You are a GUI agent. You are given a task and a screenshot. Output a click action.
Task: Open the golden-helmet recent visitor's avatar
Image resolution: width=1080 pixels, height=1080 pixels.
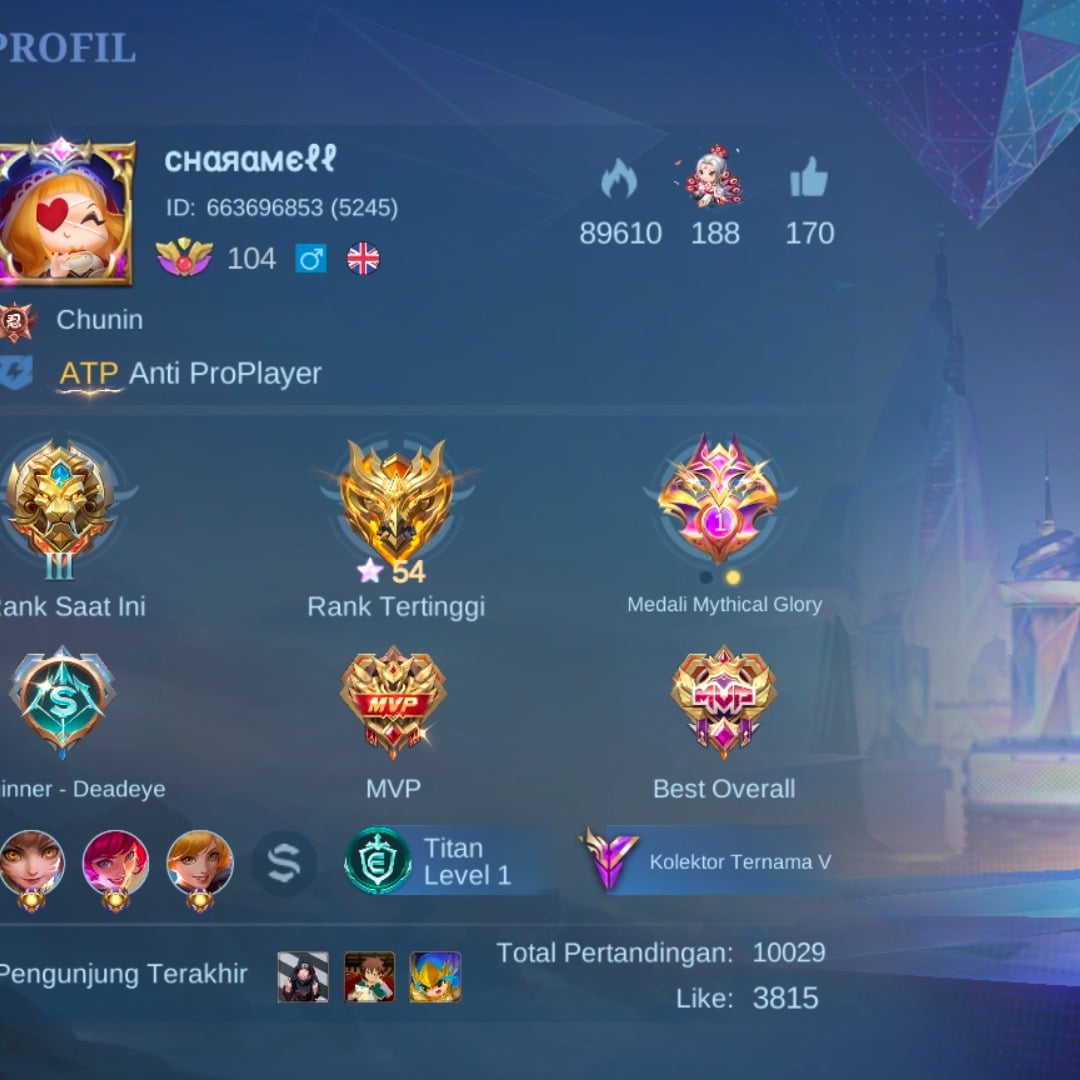pos(435,977)
